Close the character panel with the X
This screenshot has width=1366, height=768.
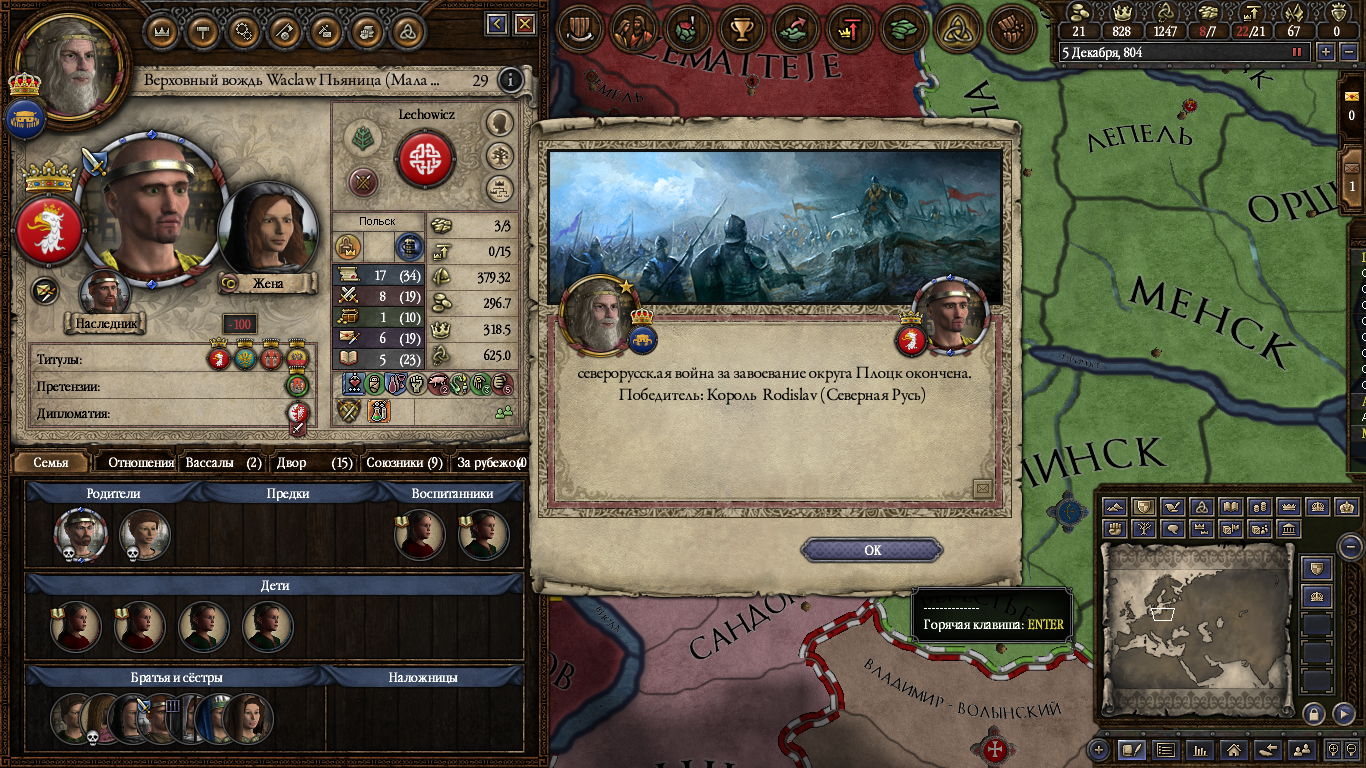click(524, 24)
